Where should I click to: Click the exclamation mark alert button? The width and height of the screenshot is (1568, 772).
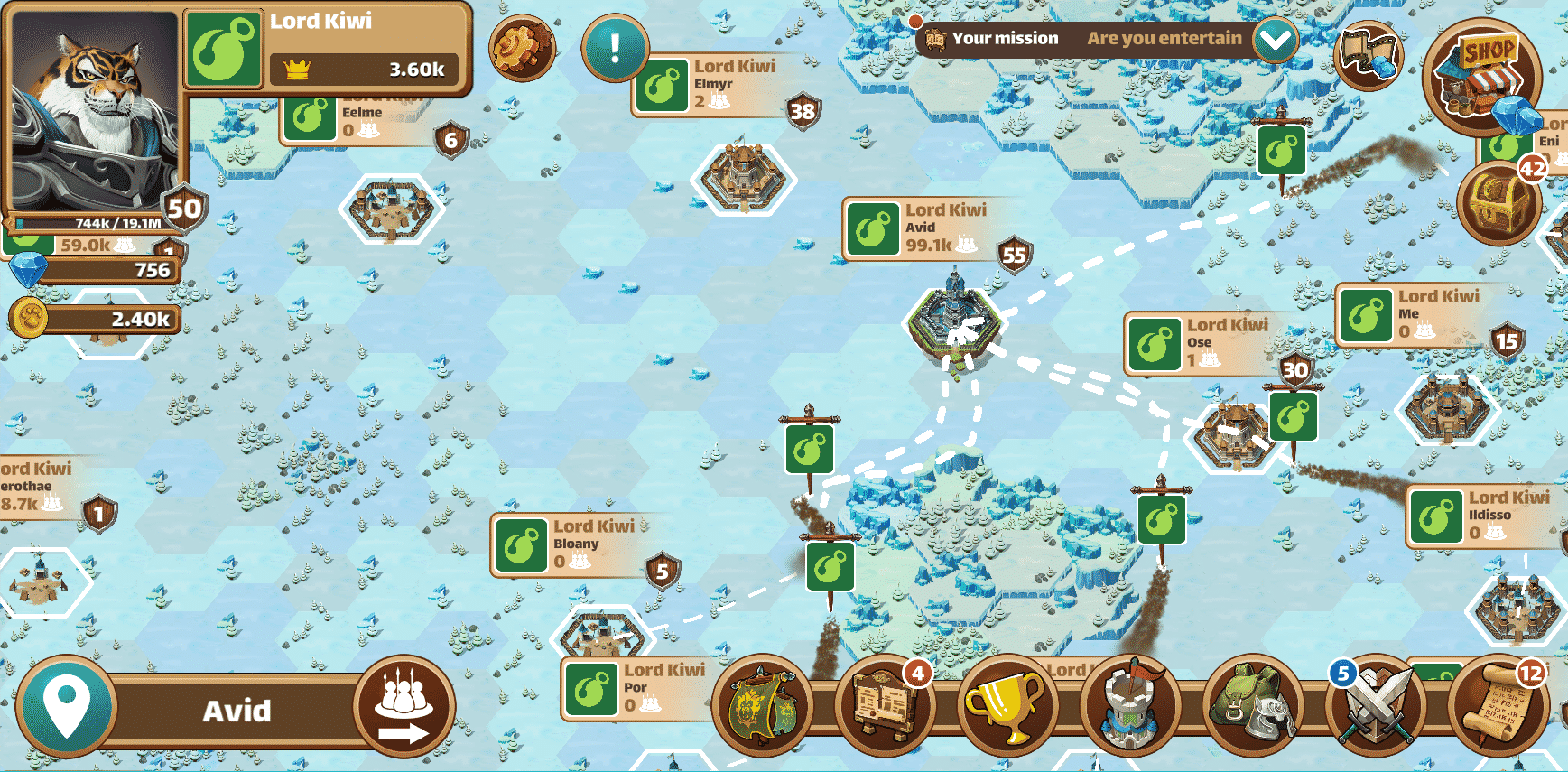click(615, 48)
